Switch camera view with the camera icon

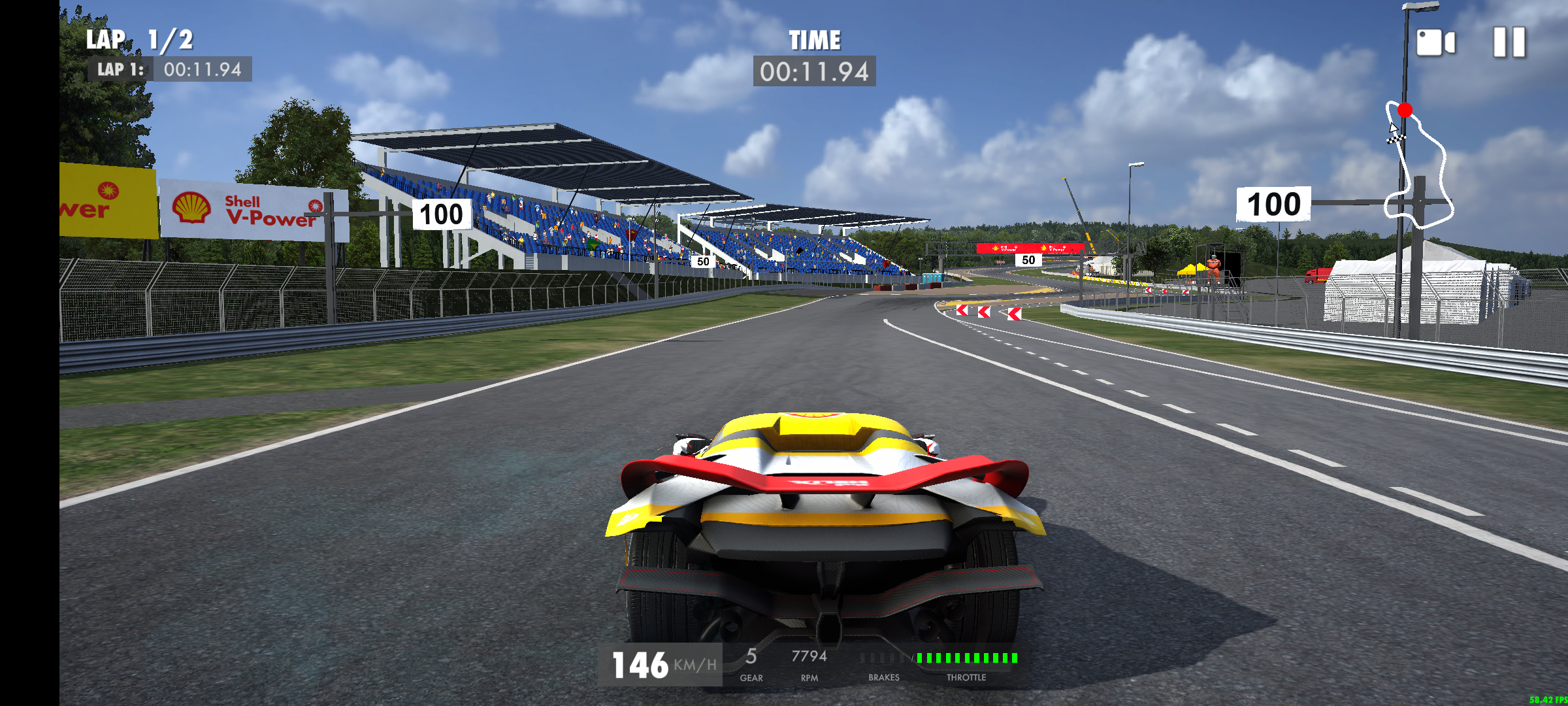point(1435,43)
